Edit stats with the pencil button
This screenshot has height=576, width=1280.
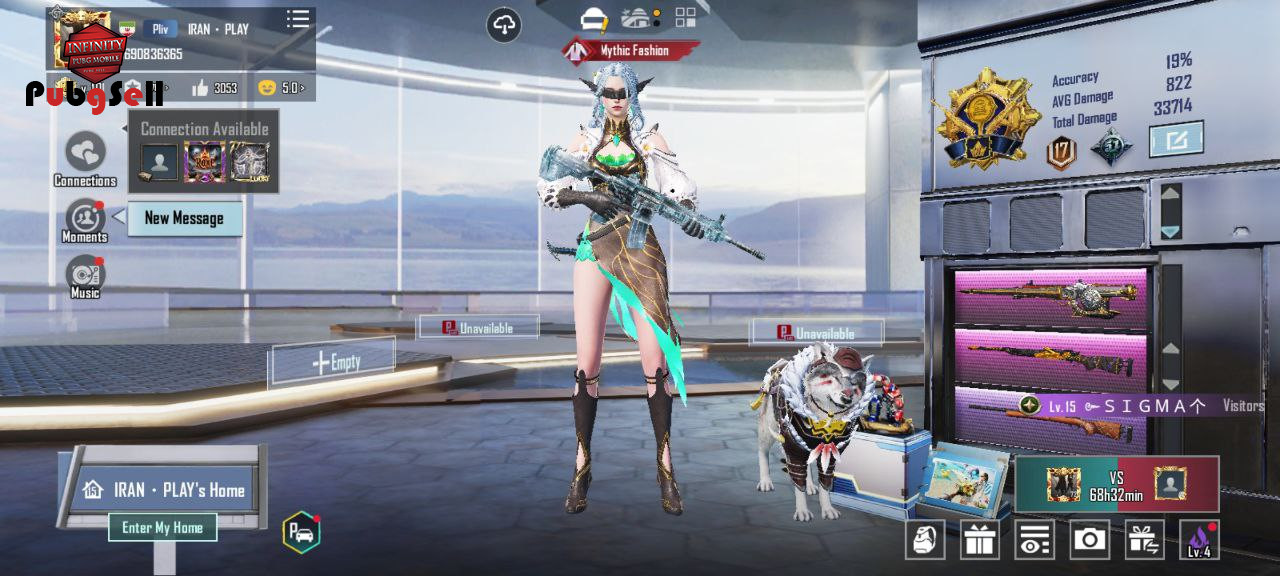click(x=1175, y=140)
